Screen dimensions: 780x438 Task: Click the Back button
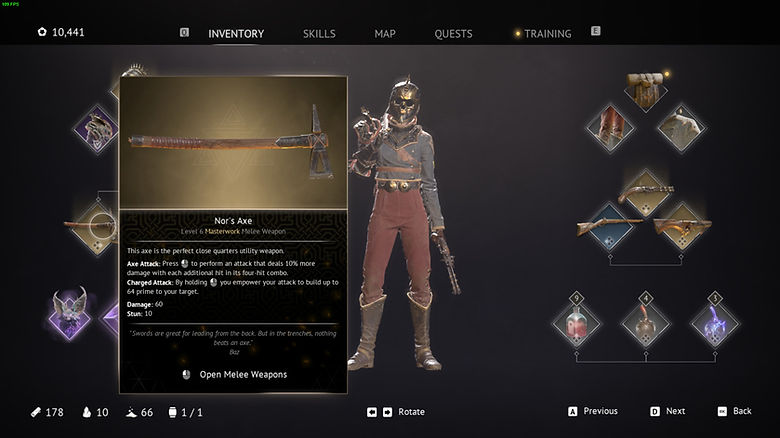click(734, 411)
